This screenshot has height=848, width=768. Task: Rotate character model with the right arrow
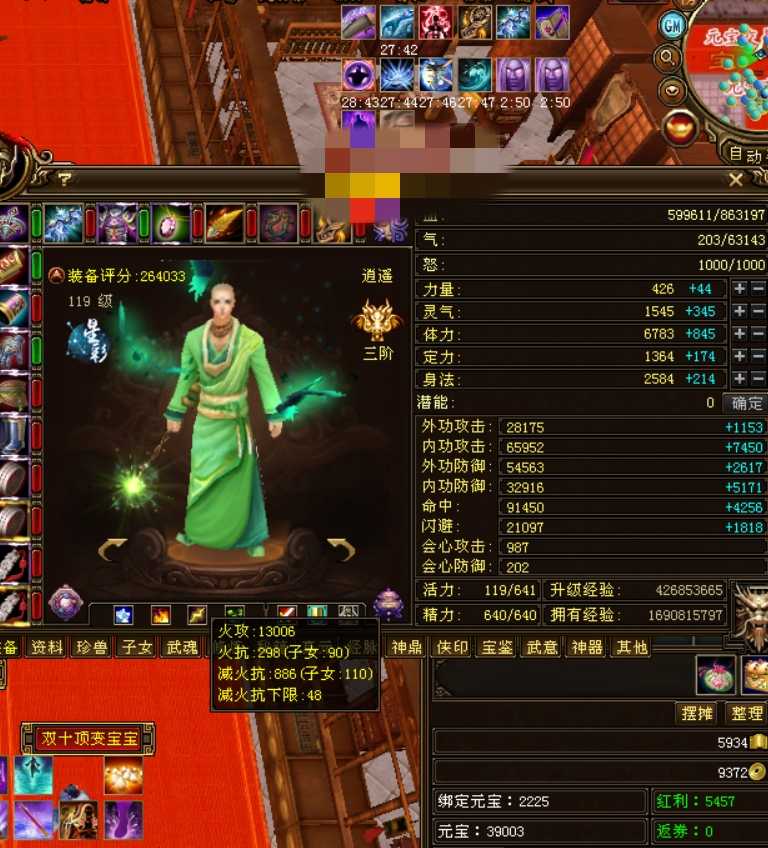coord(342,548)
